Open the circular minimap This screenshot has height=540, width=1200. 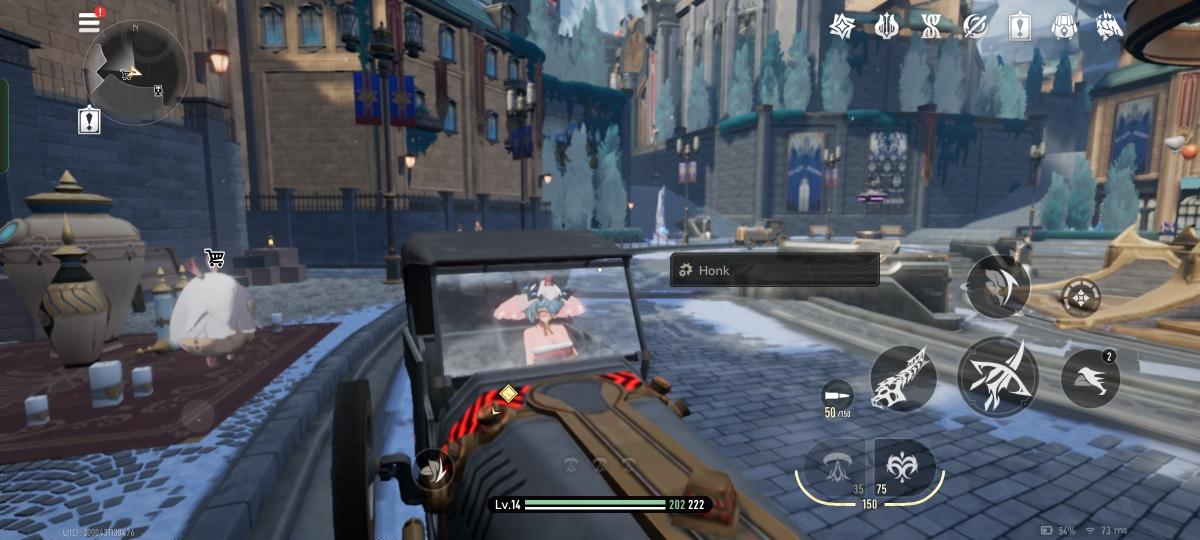pos(136,72)
